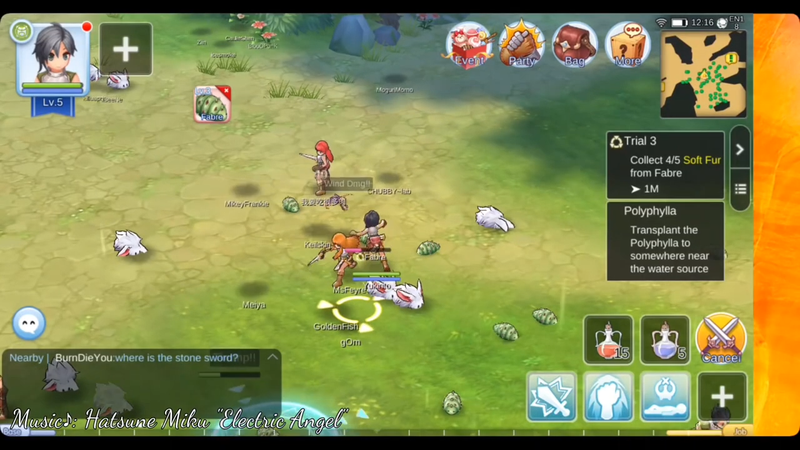The width and height of the screenshot is (800, 450).
Task: Add a party member via the plus button
Action: click(126, 48)
